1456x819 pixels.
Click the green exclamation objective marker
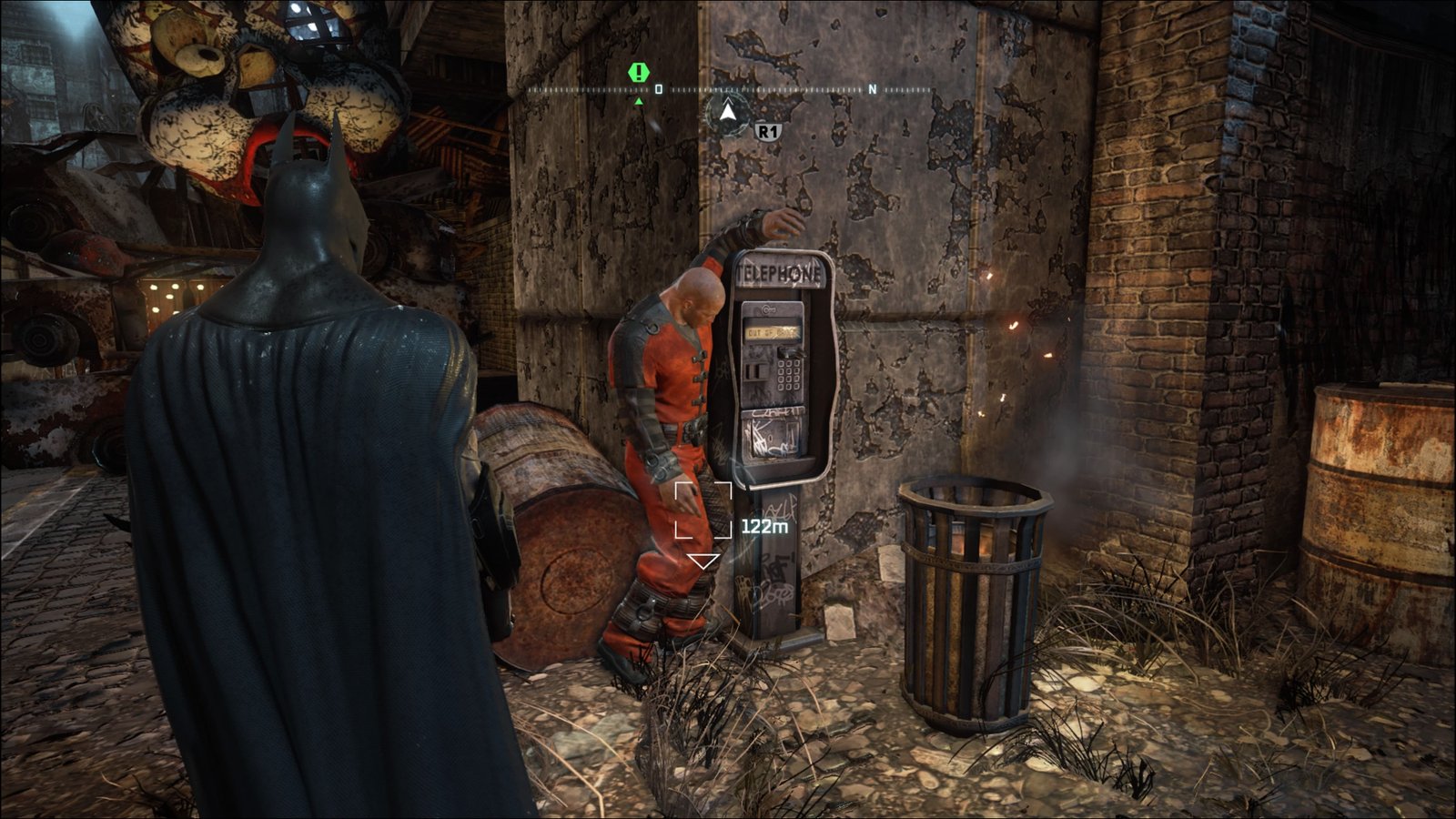coord(640,72)
